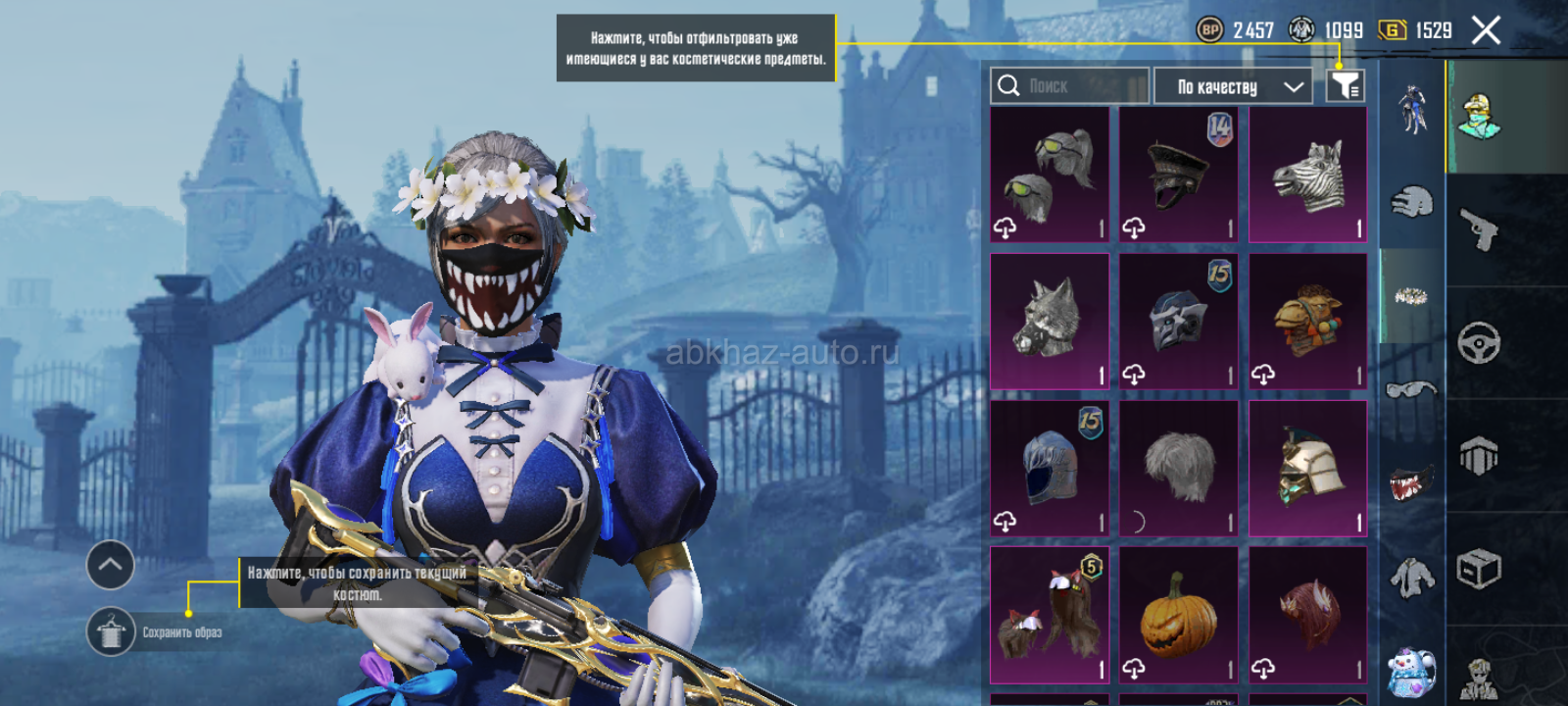1568x706 pixels.
Task: Select the zebra head mask item
Action: (x=1307, y=175)
